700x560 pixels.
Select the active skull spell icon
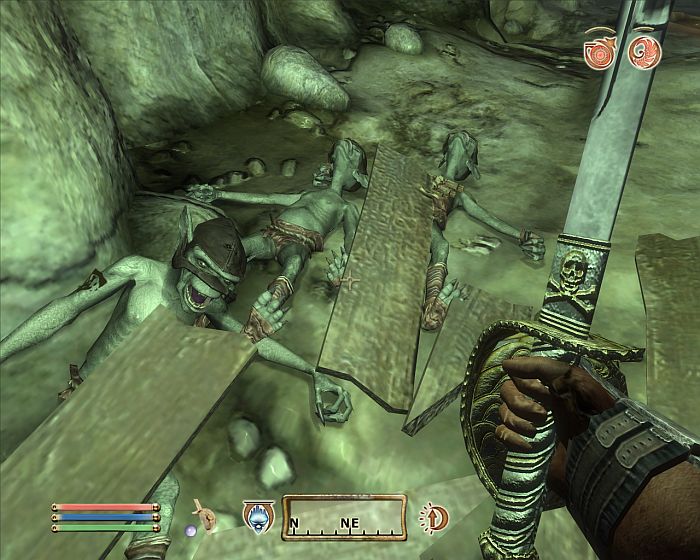pyautogui.click(x=255, y=516)
